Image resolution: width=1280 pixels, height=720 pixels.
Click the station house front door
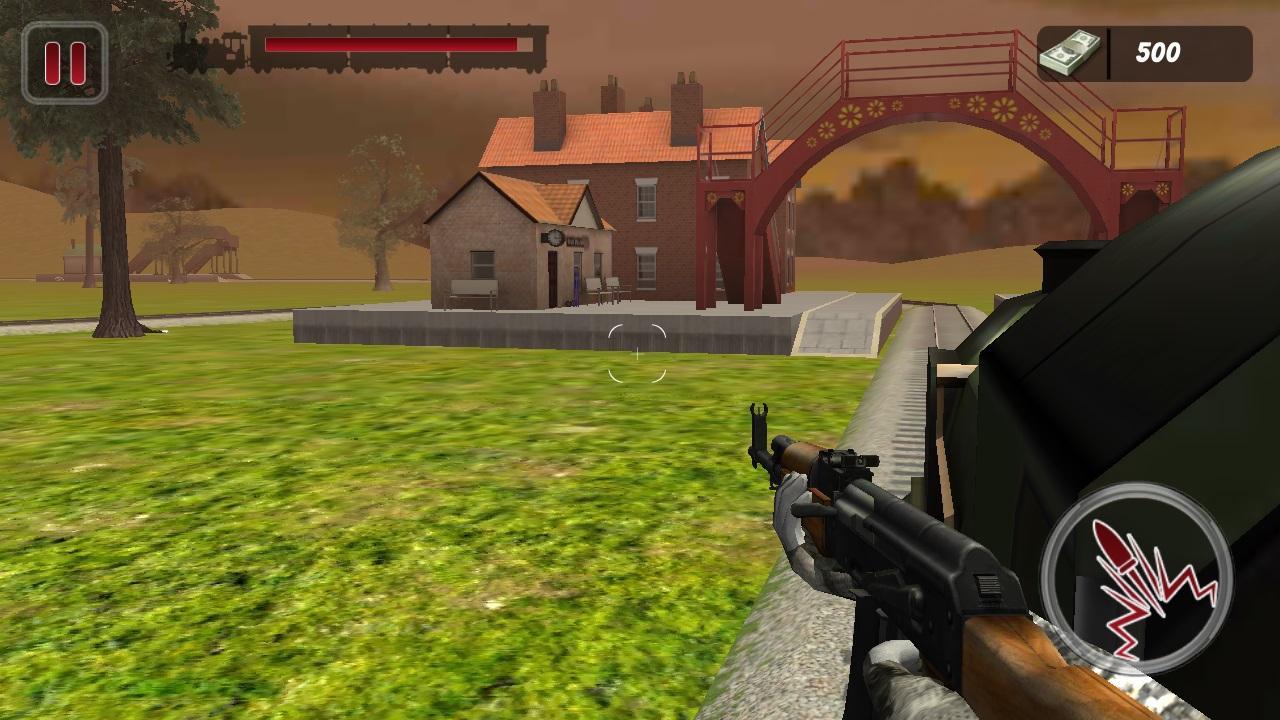[551, 277]
